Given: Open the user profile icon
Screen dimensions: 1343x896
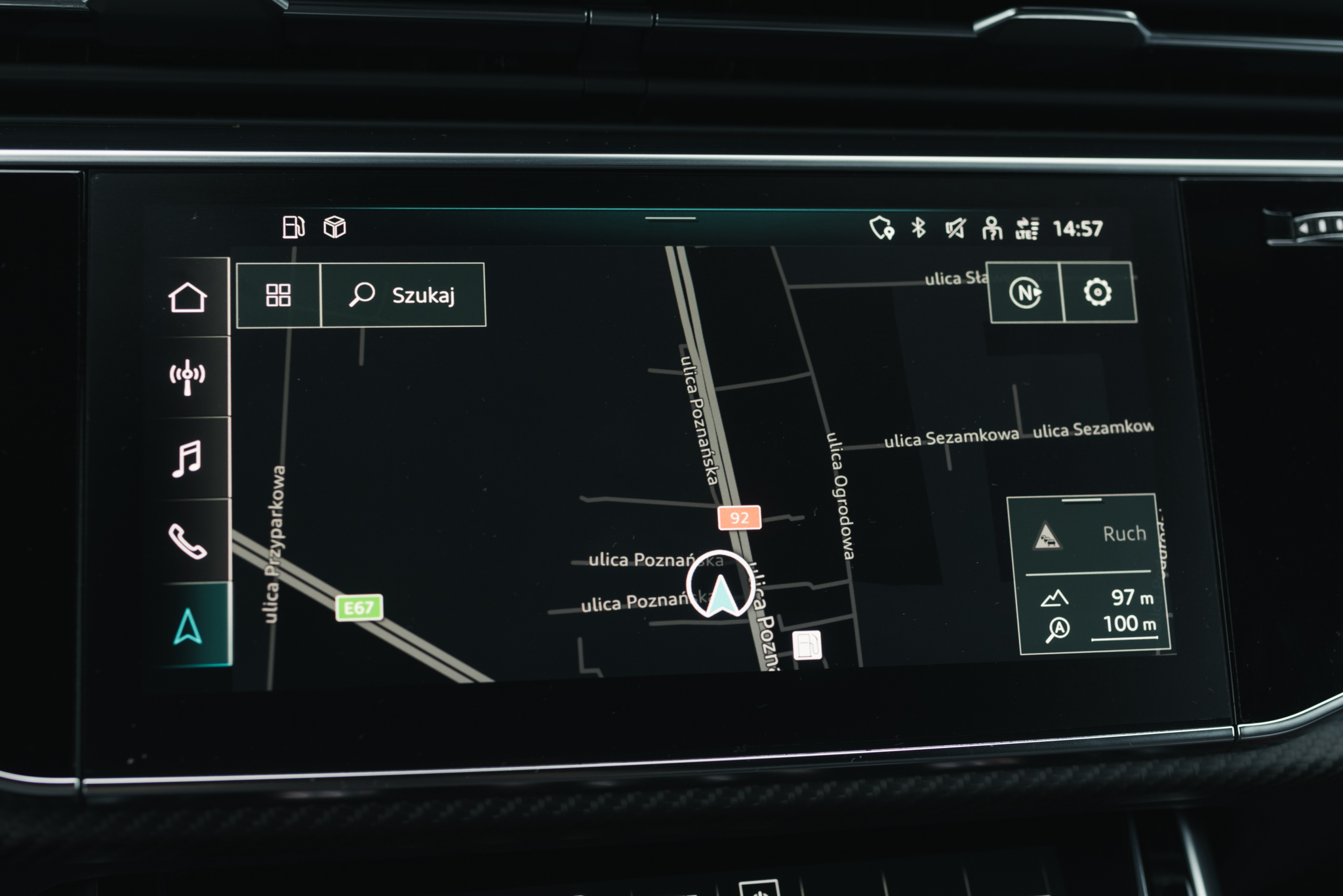Looking at the screenshot, I should point(992,229).
